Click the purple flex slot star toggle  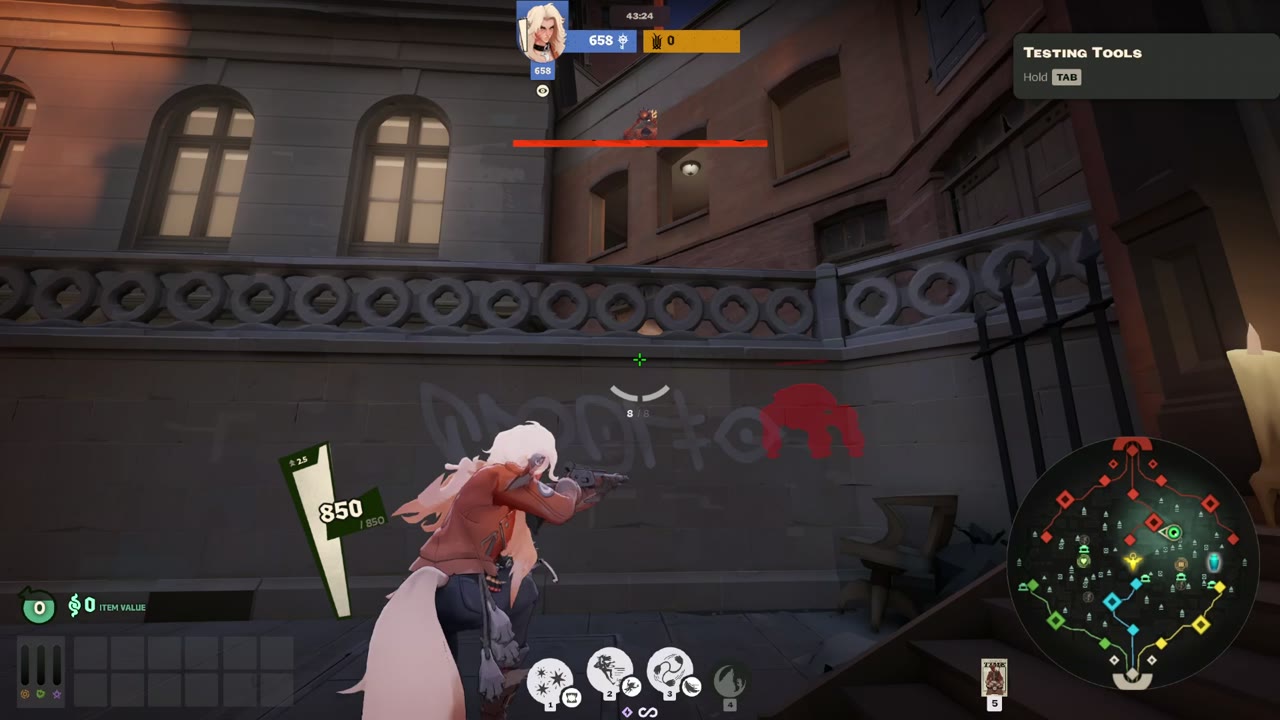[x=56, y=696]
